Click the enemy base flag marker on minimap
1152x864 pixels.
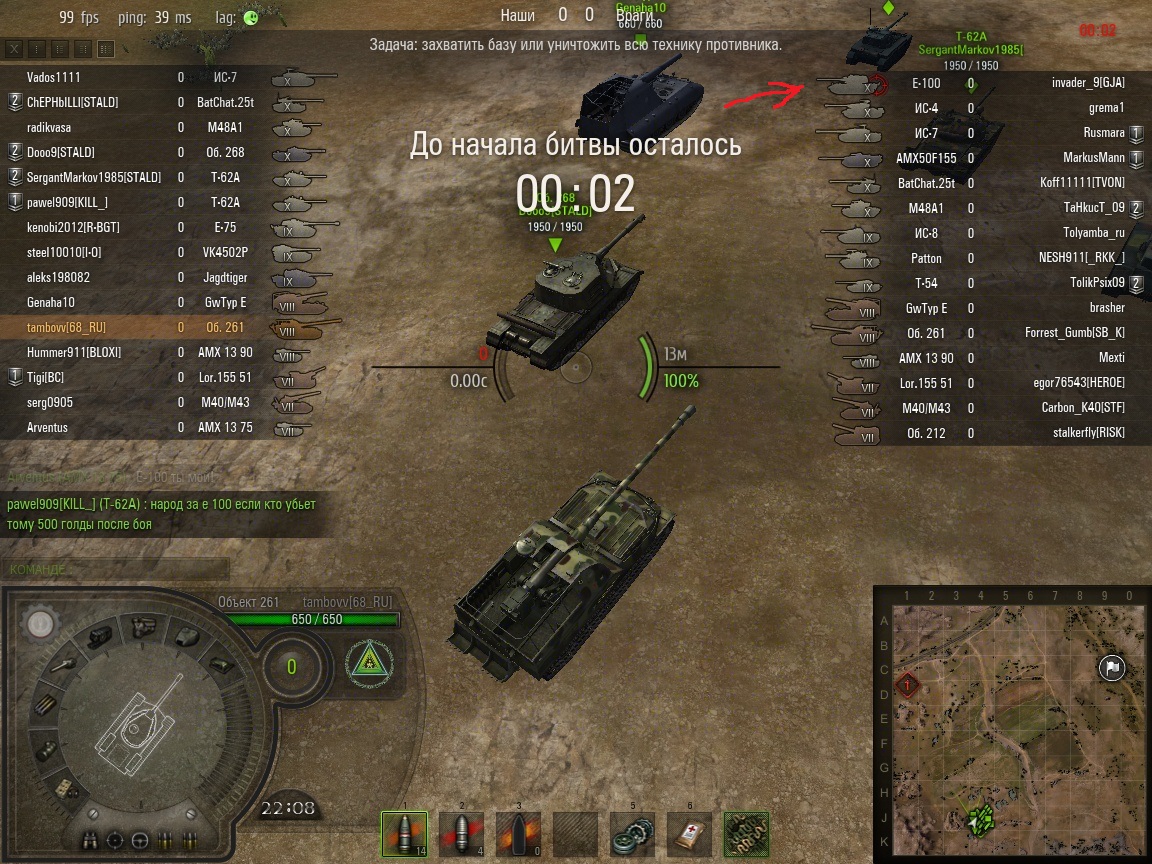point(1111,668)
